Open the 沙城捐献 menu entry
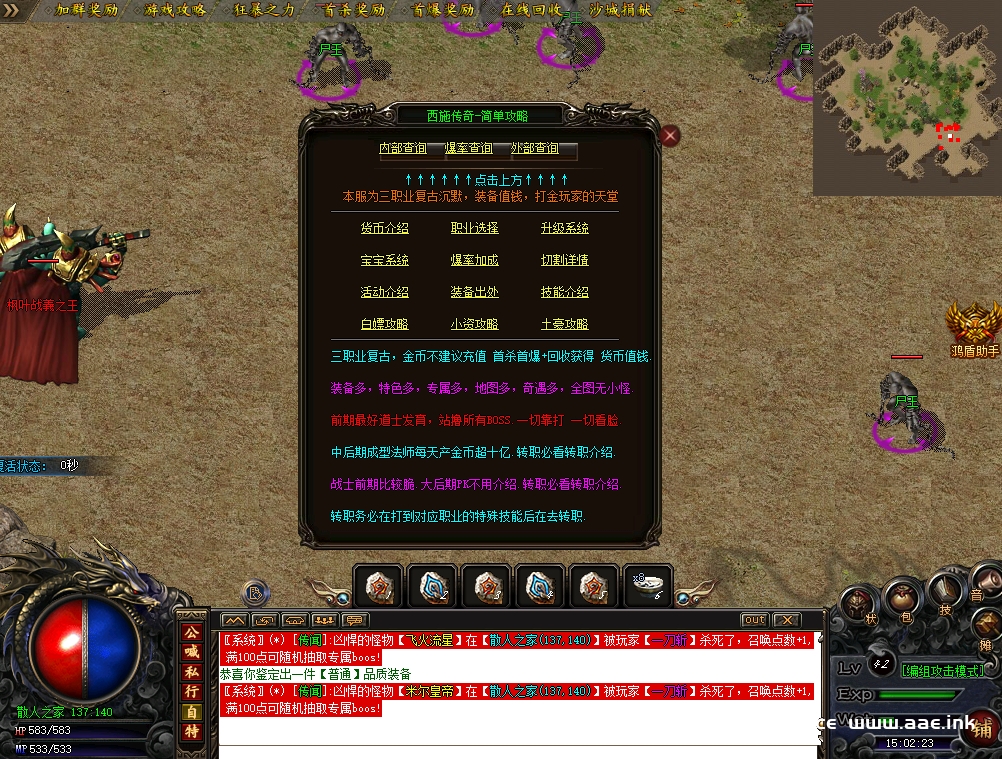The height and width of the screenshot is (759, 1002). coord(620,10)
